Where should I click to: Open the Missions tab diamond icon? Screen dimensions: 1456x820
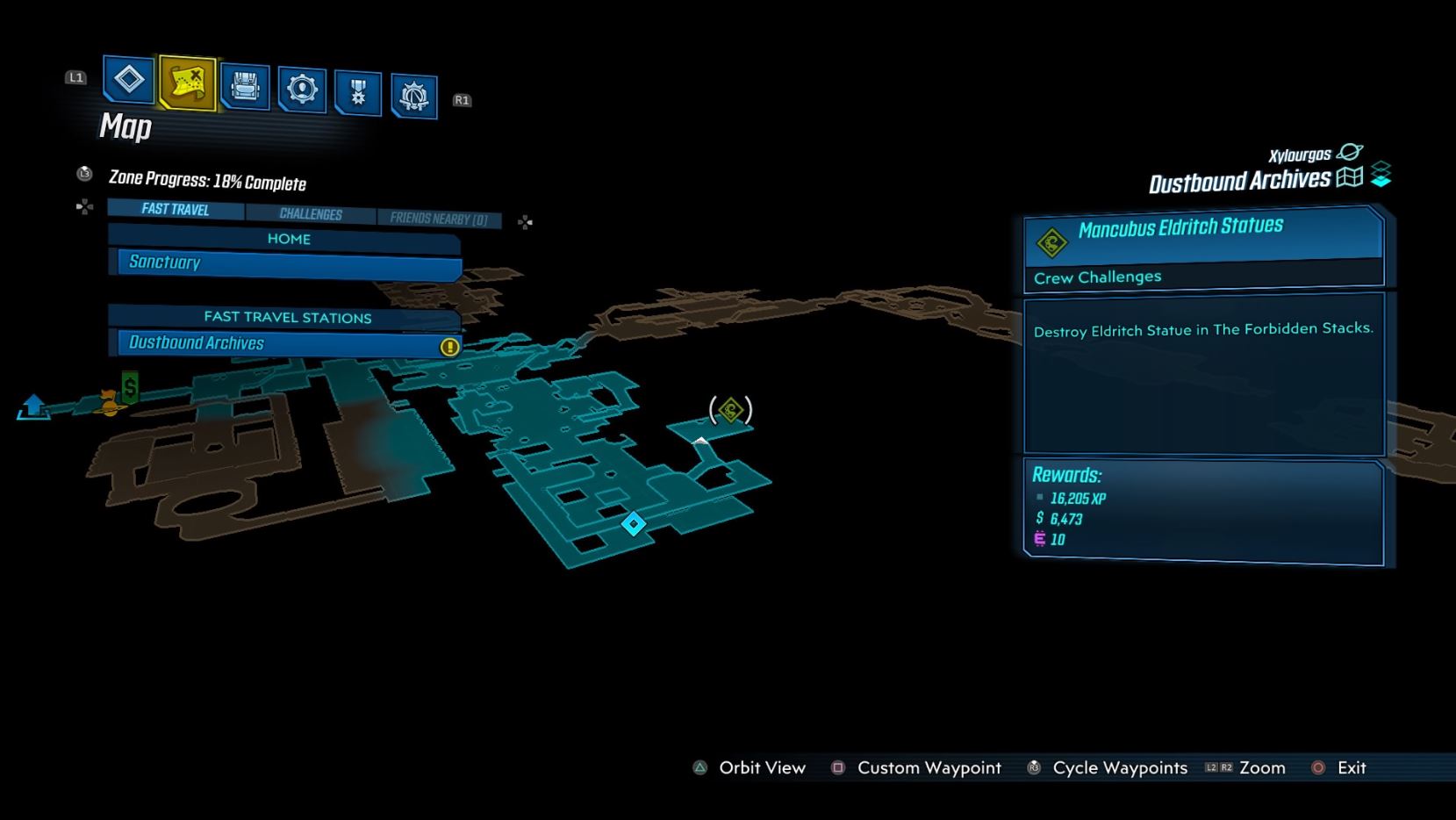(x=129, y=80)
